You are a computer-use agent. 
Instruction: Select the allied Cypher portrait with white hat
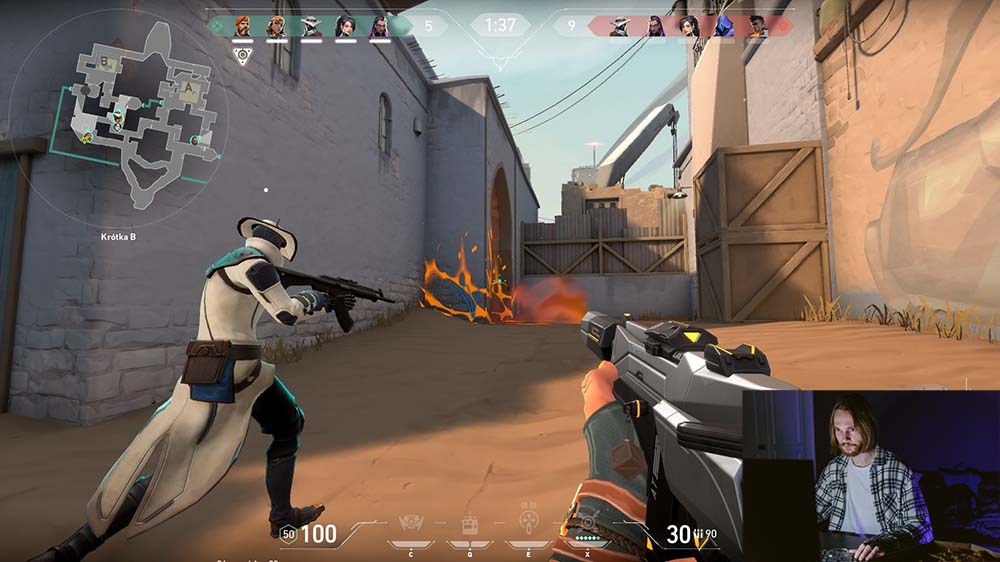pos(311,26)
